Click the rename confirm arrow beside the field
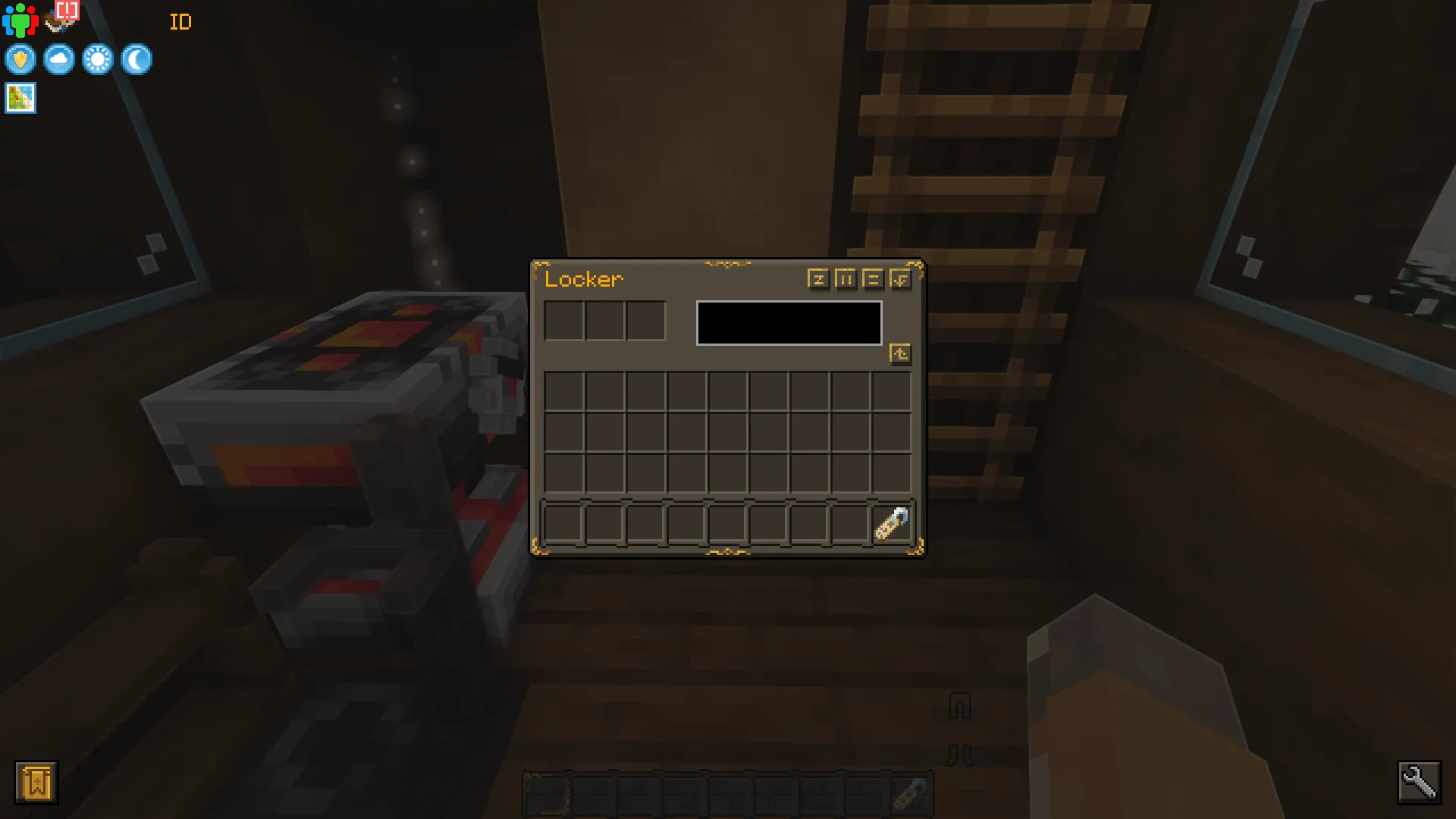 click(x=901, y=353)
